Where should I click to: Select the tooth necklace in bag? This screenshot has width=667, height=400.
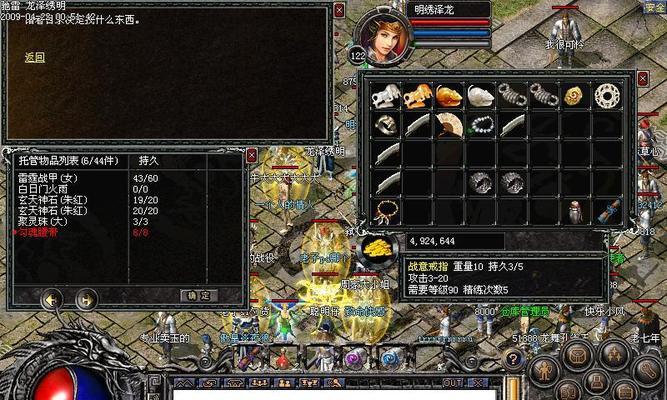386,212
